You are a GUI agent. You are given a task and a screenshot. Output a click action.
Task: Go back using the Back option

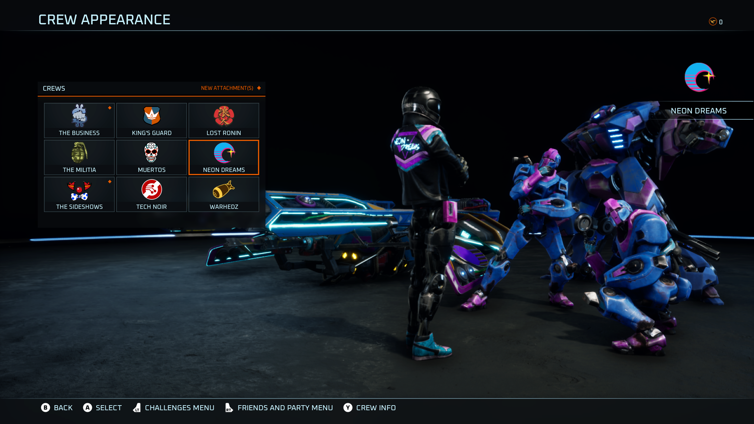point(57,408)
